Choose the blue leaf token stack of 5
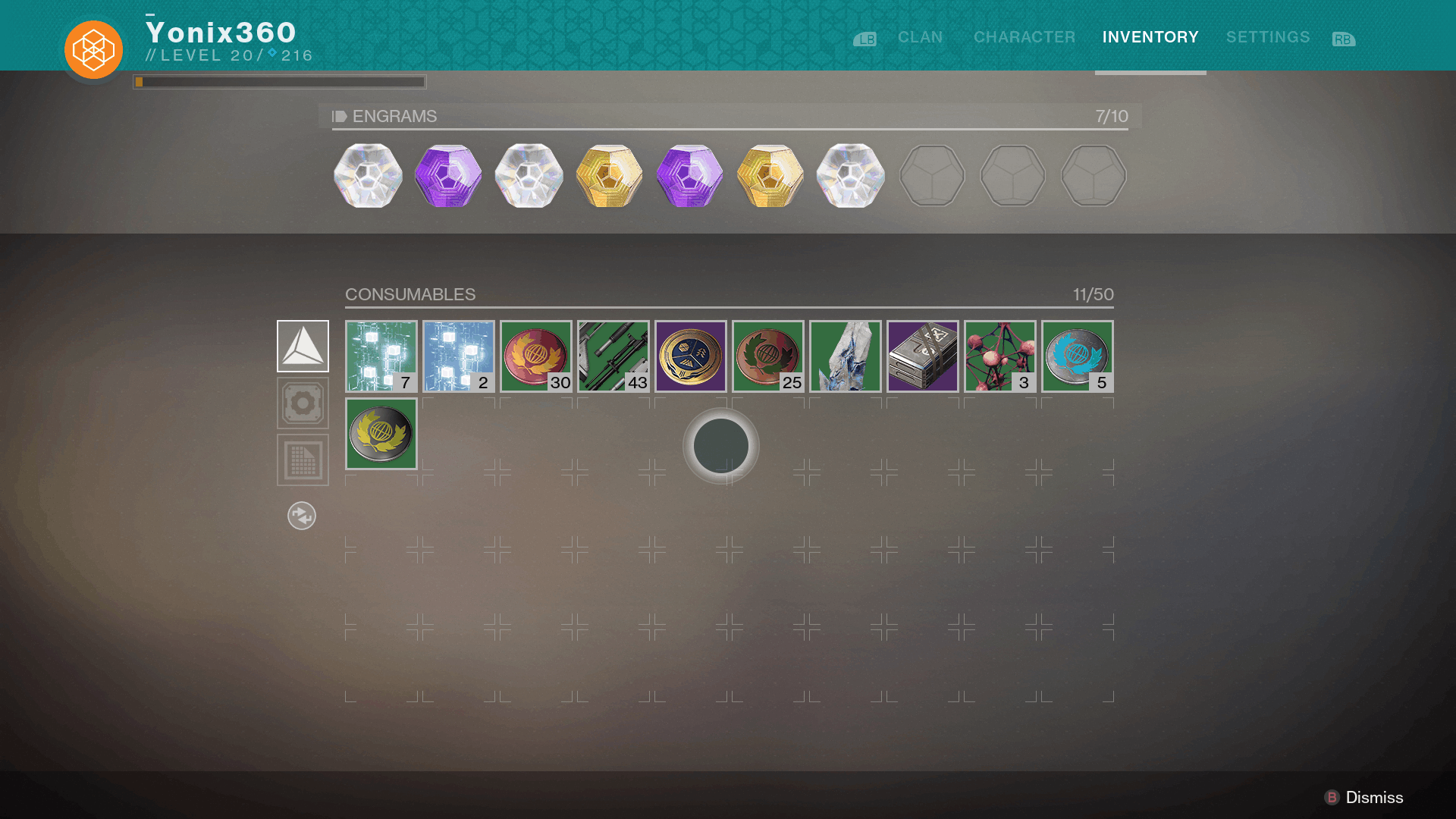Screen dimensions: 1456x819 point(1077,356)
